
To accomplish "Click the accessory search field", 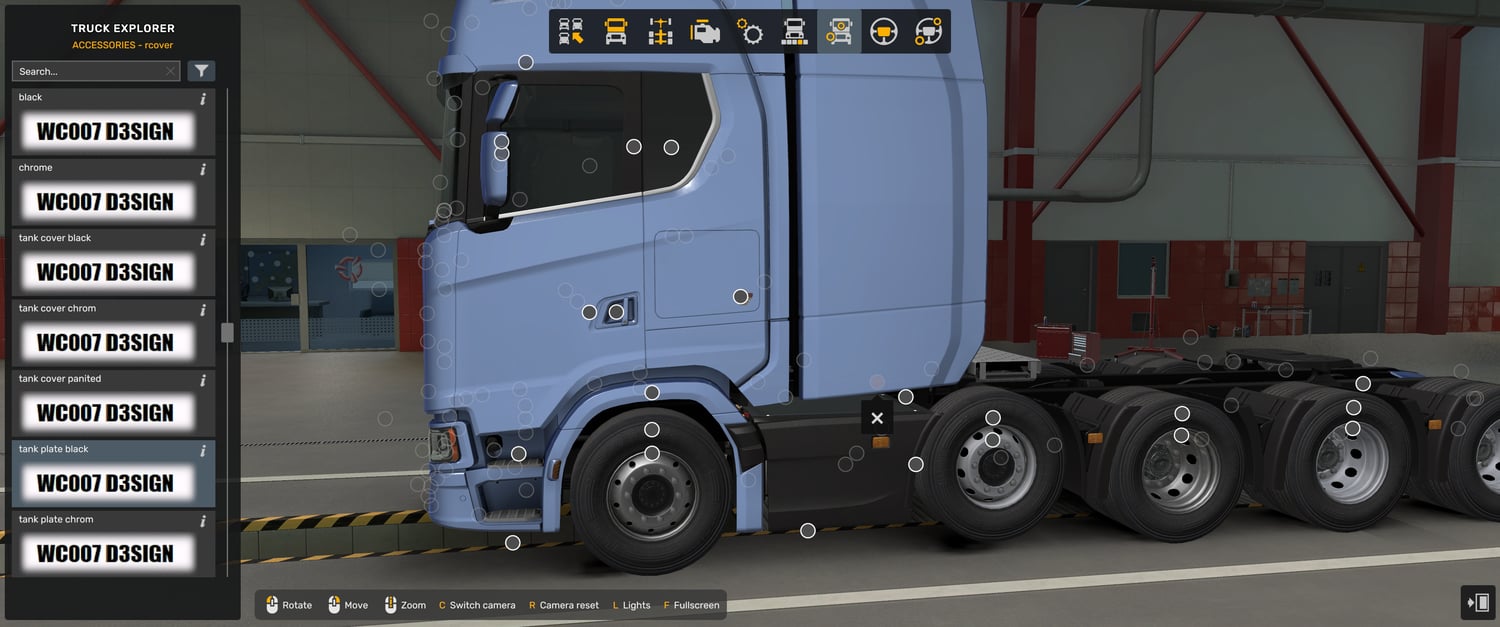I will [88, 71].
